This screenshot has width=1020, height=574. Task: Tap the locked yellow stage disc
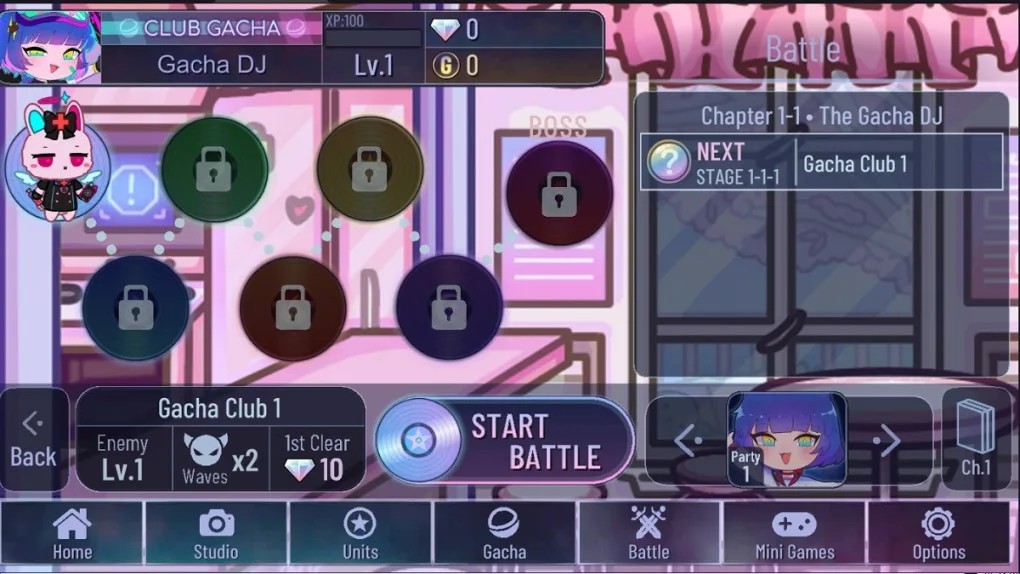point(369,170)
